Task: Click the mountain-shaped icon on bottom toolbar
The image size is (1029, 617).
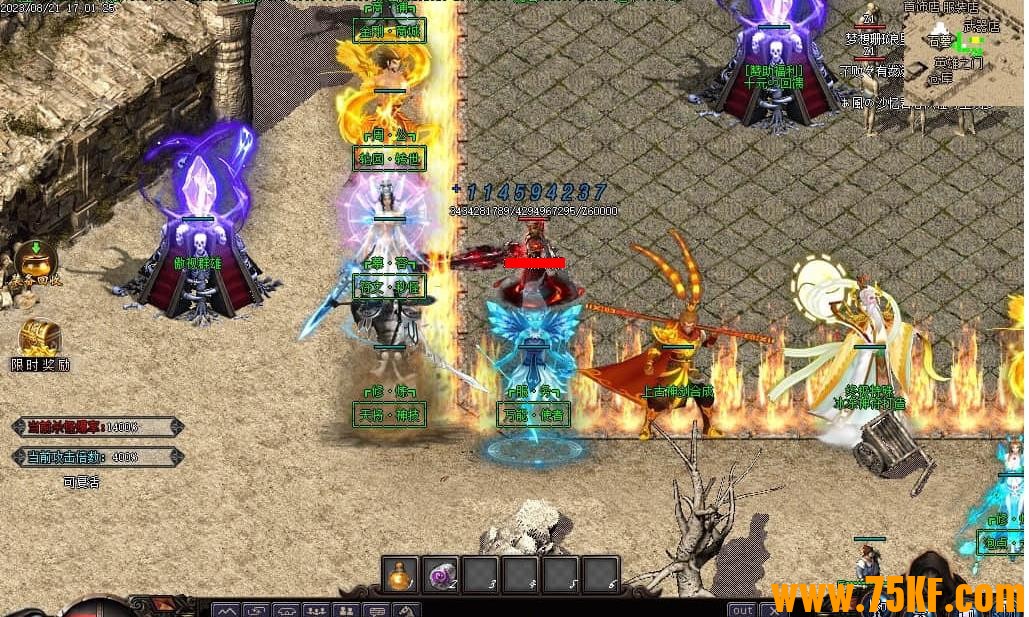Action: (227, 610)
